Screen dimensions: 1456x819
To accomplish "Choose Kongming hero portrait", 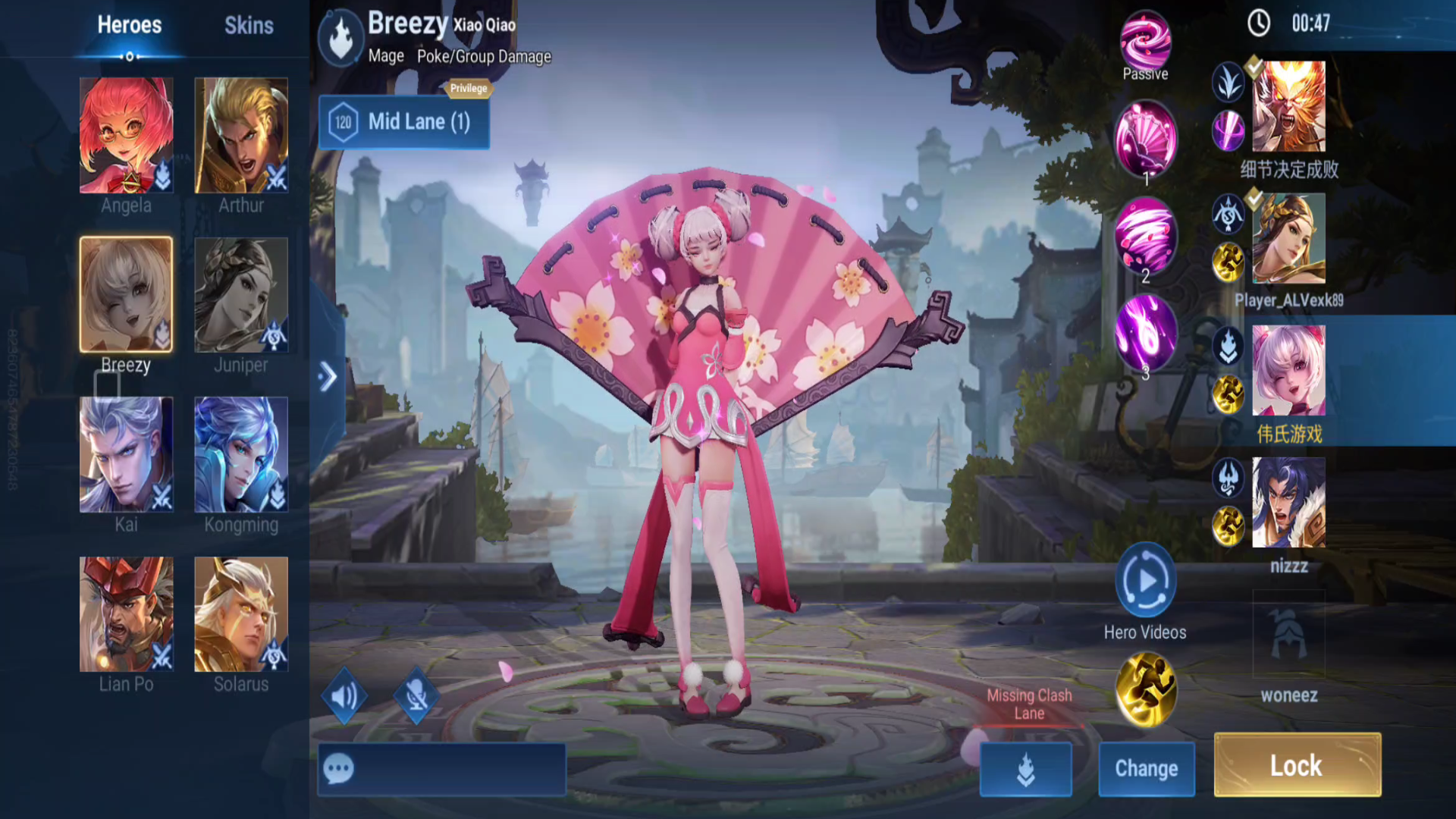I will tap(241, 454).
